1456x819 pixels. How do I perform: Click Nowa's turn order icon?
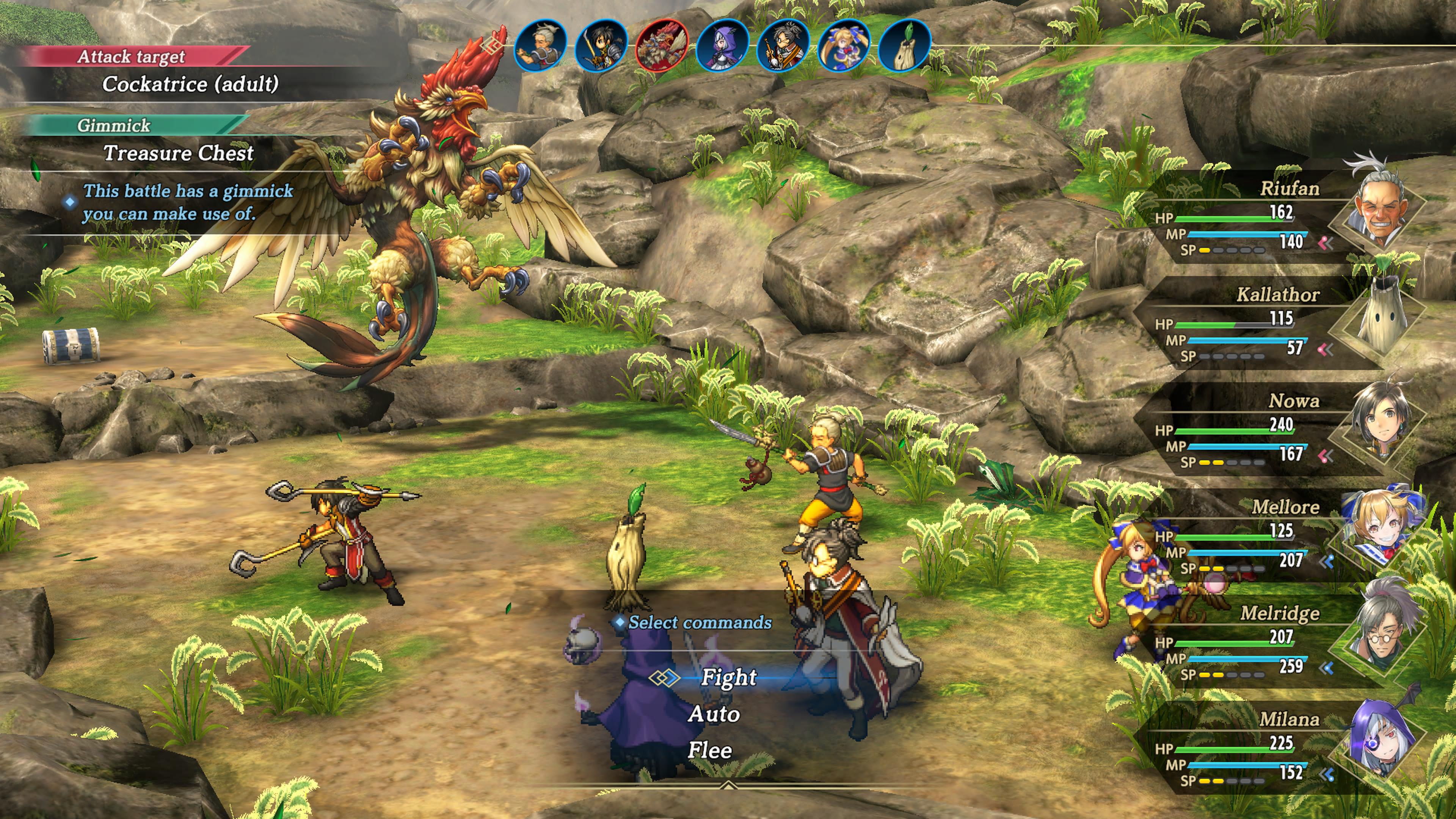click(x=600, y=45)
